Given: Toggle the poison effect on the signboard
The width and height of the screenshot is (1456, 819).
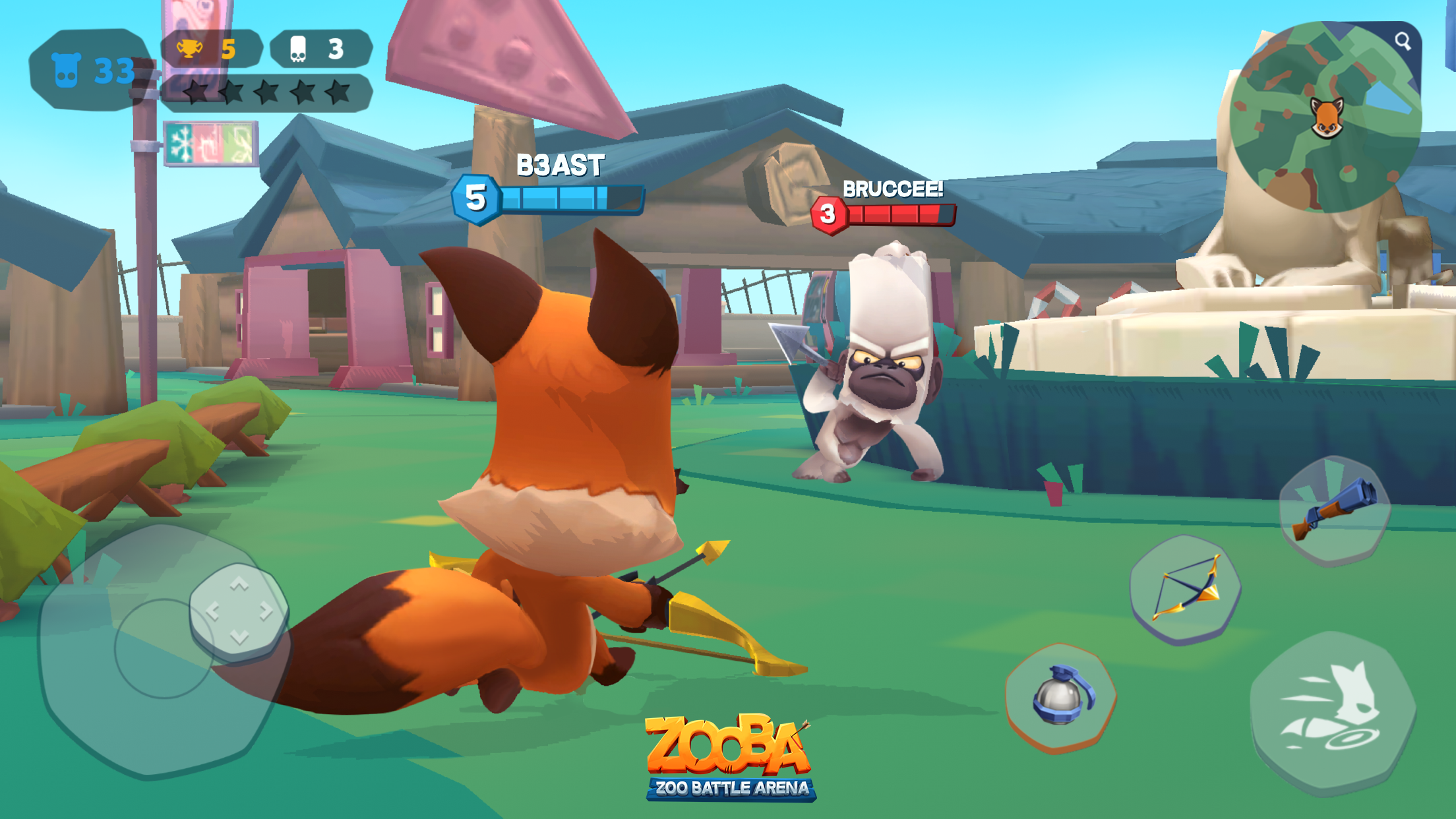Looking at the screenshot, I should point(236,144).
